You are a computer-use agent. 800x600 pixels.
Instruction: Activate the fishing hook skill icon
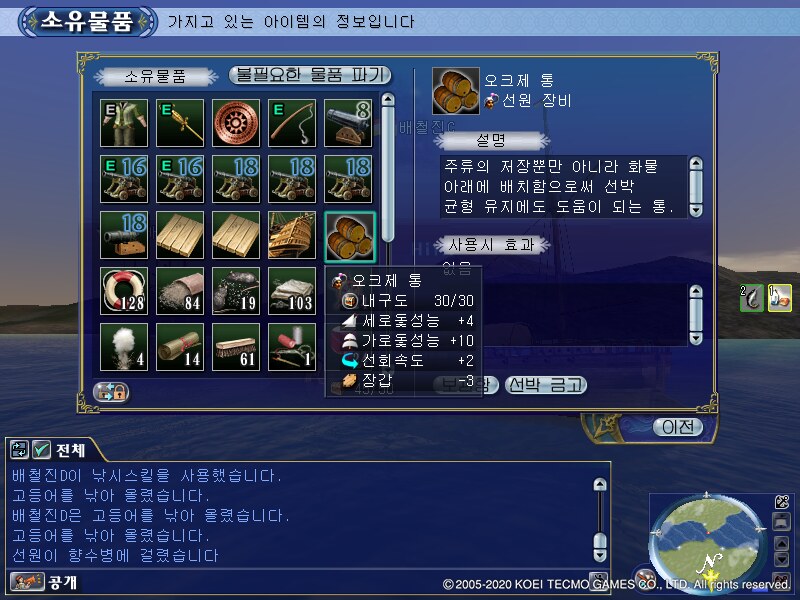tap(751, 298)
